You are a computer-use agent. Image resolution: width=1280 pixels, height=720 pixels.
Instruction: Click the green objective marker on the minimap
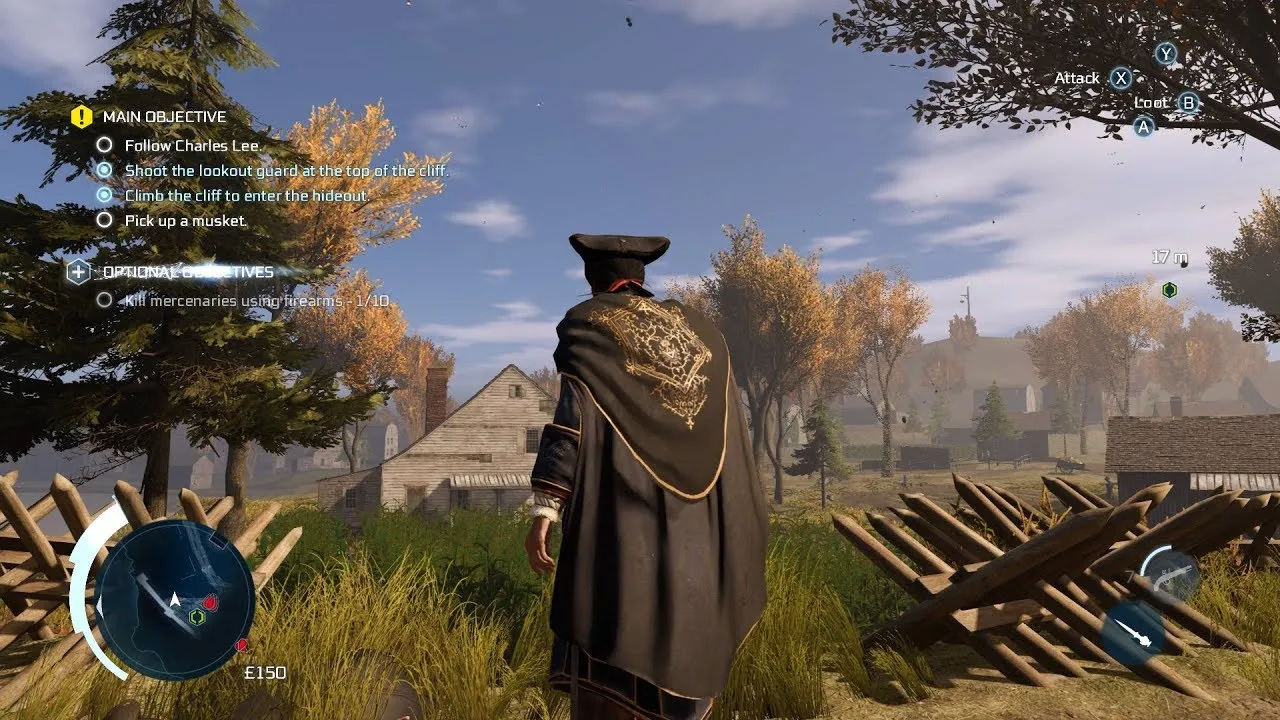197,617
